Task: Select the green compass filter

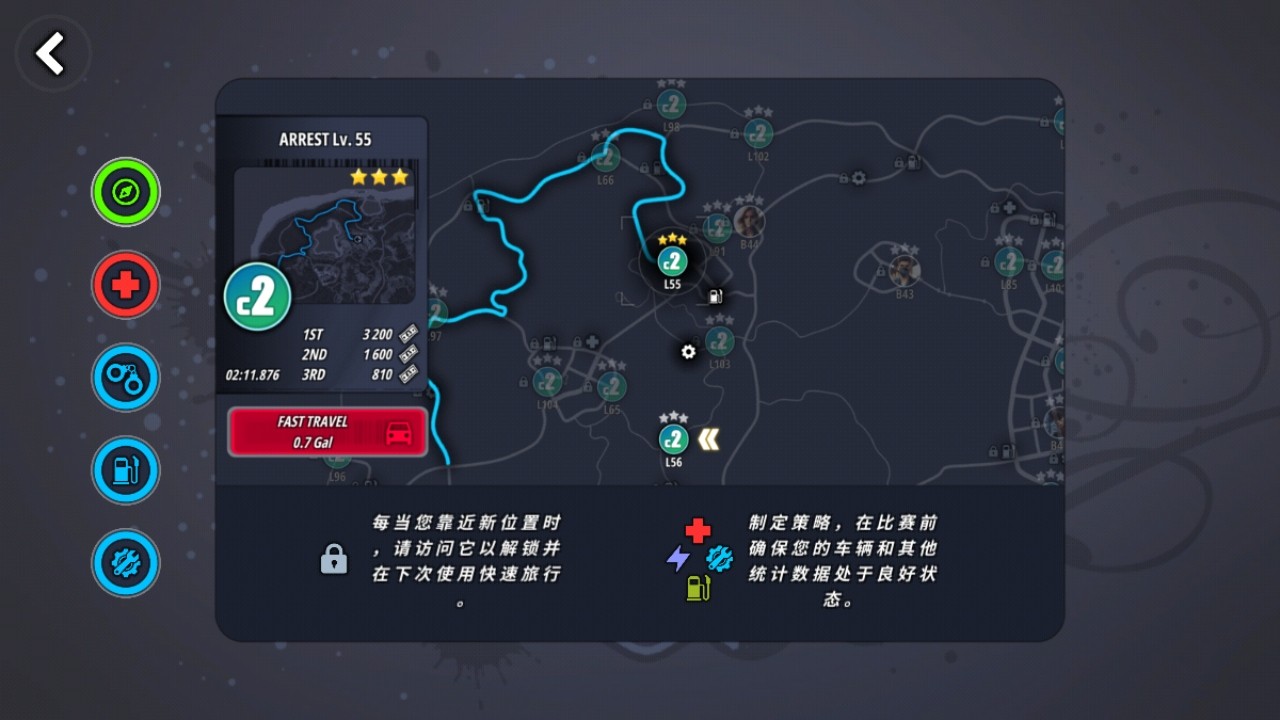Action: click(x=126, y=192)
